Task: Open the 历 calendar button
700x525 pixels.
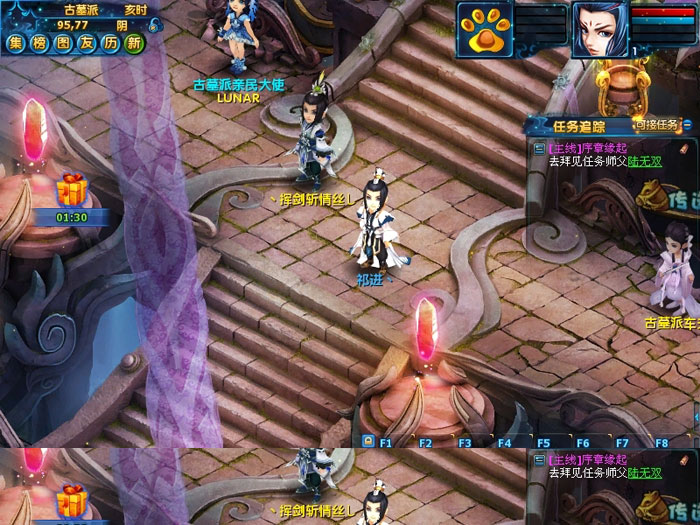Action: (111, 43)
